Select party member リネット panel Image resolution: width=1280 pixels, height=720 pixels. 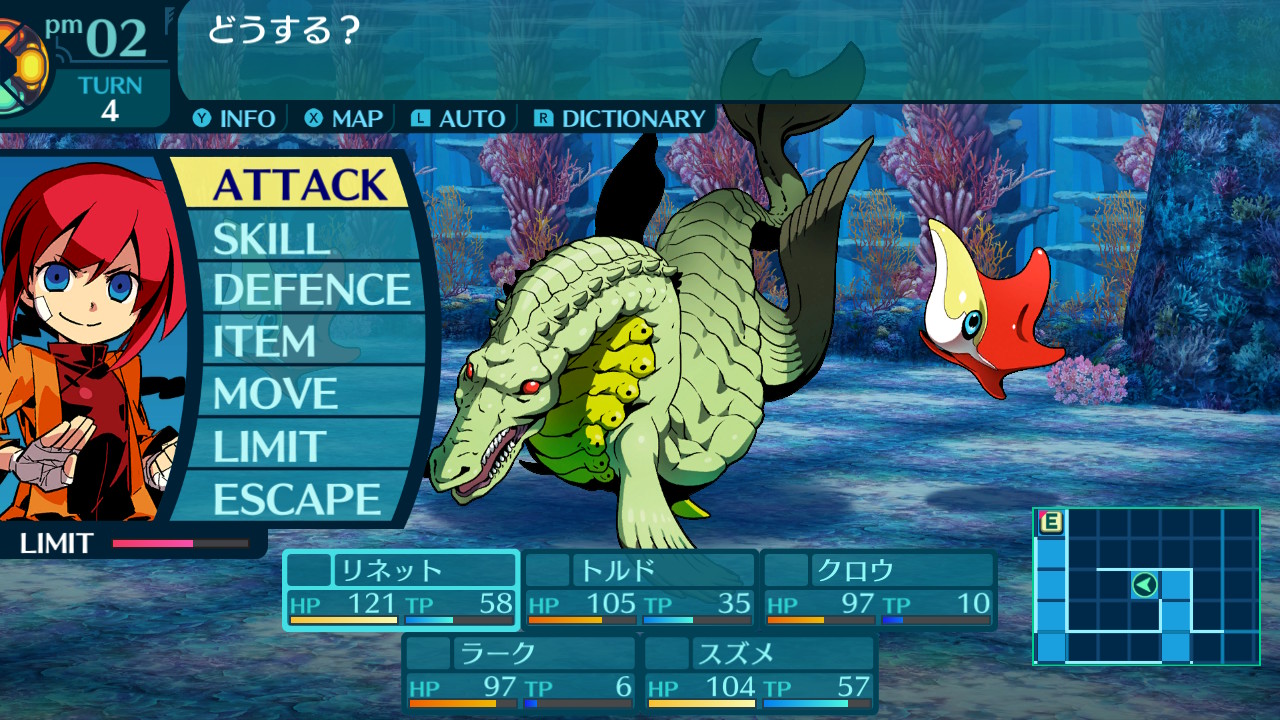tap(401, 590)
